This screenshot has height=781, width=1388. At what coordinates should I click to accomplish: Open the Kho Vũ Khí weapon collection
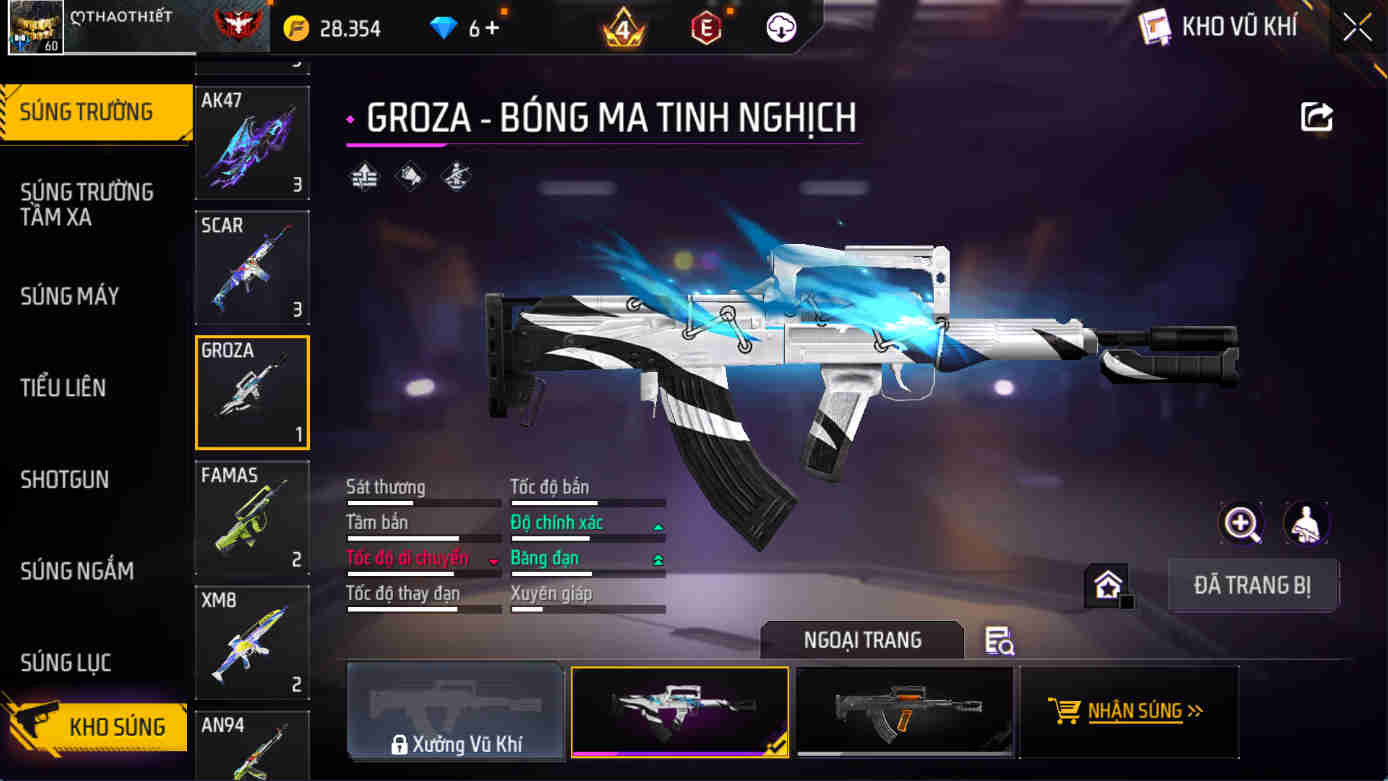pyautogui.click(x=1220, y=27)
